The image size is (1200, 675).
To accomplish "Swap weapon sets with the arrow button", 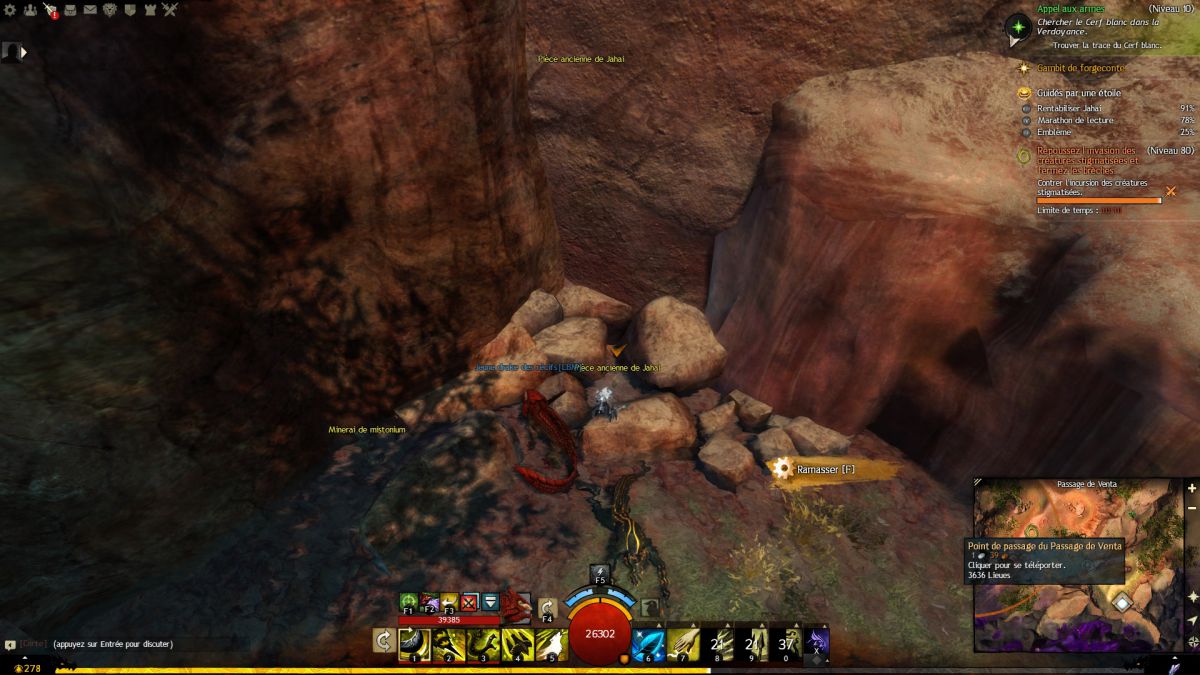I will point(382,640).
